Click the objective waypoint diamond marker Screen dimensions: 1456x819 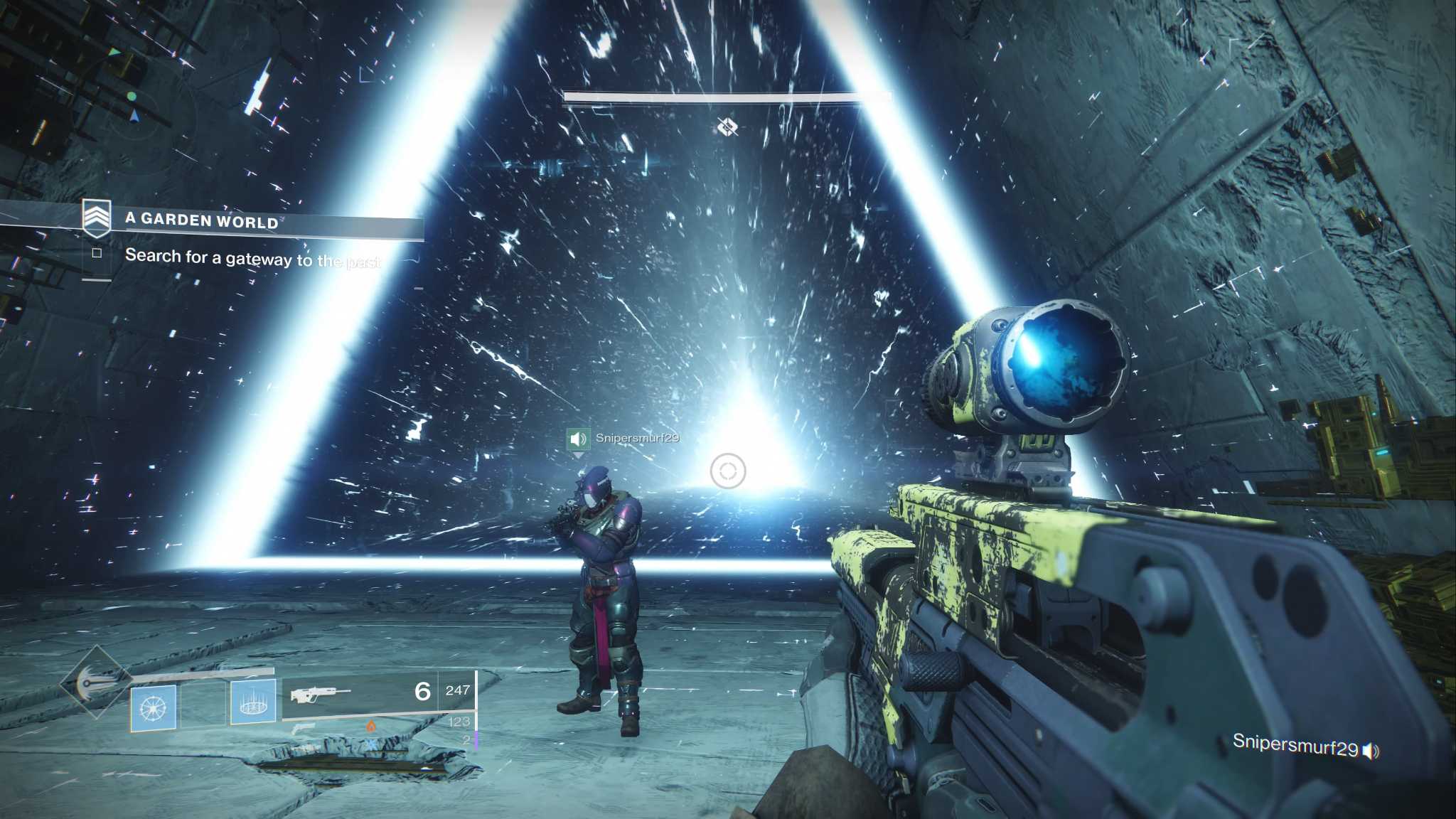pos(727,127)
